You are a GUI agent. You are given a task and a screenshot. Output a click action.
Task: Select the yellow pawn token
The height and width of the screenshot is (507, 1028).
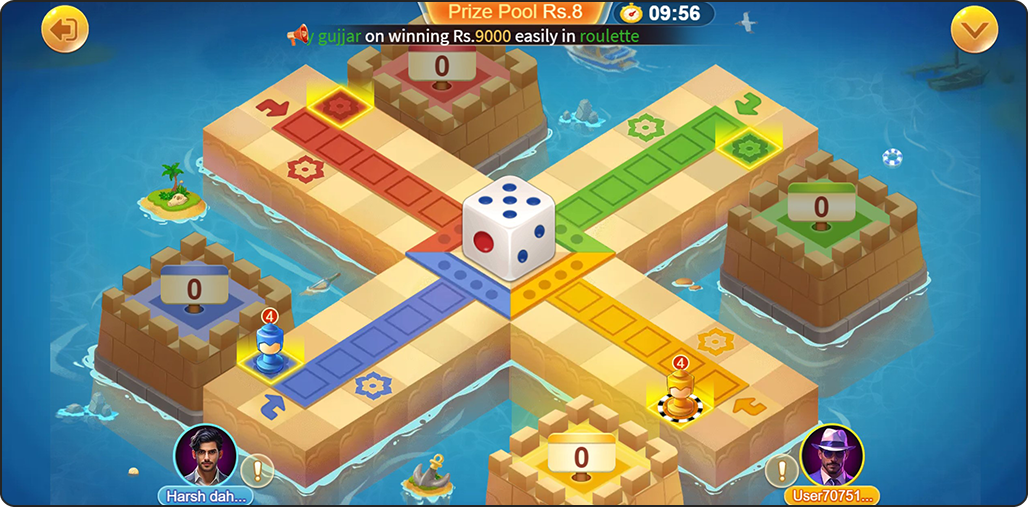click(680, 396)
